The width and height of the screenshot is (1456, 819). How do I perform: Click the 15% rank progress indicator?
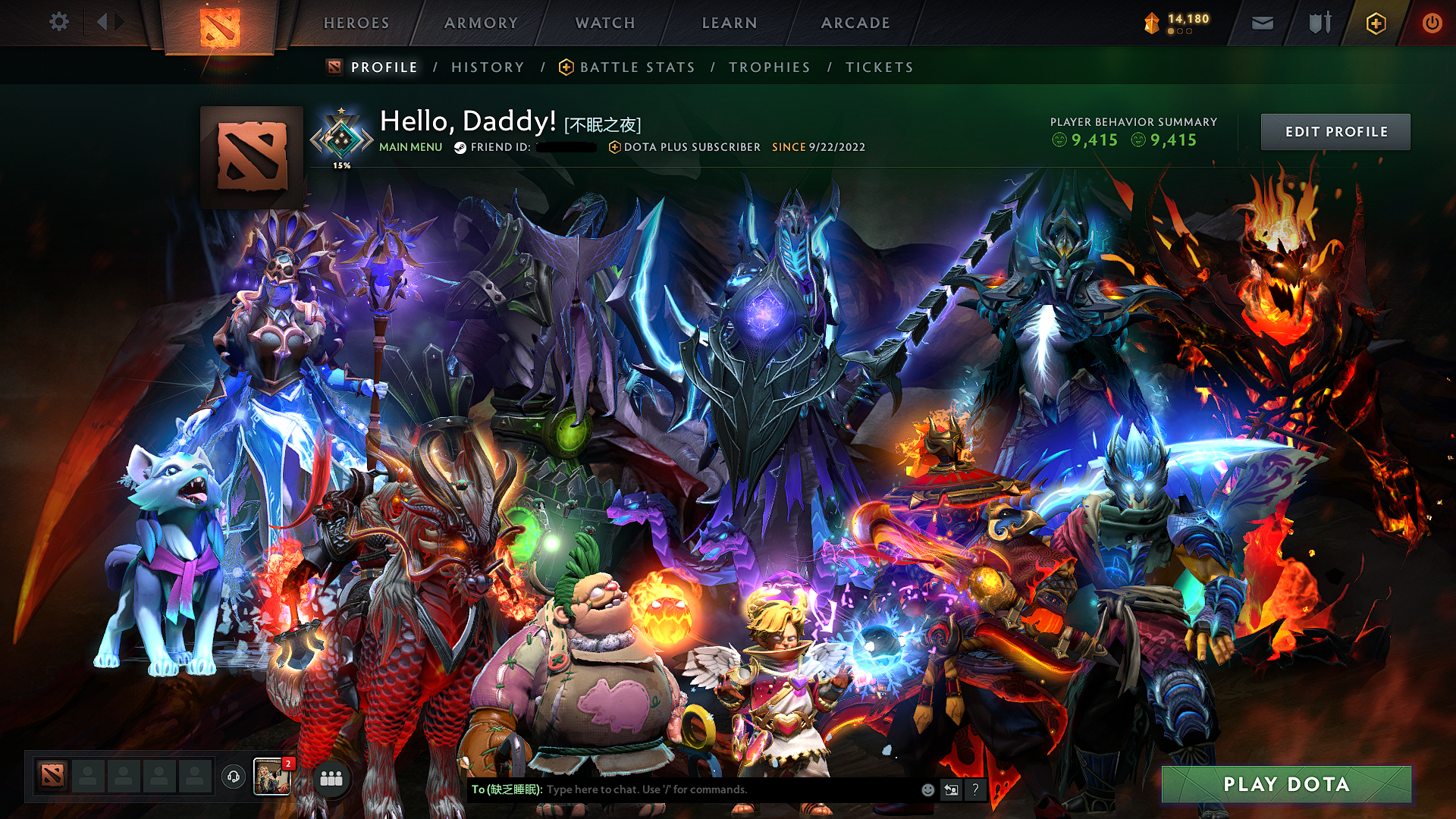342,163
